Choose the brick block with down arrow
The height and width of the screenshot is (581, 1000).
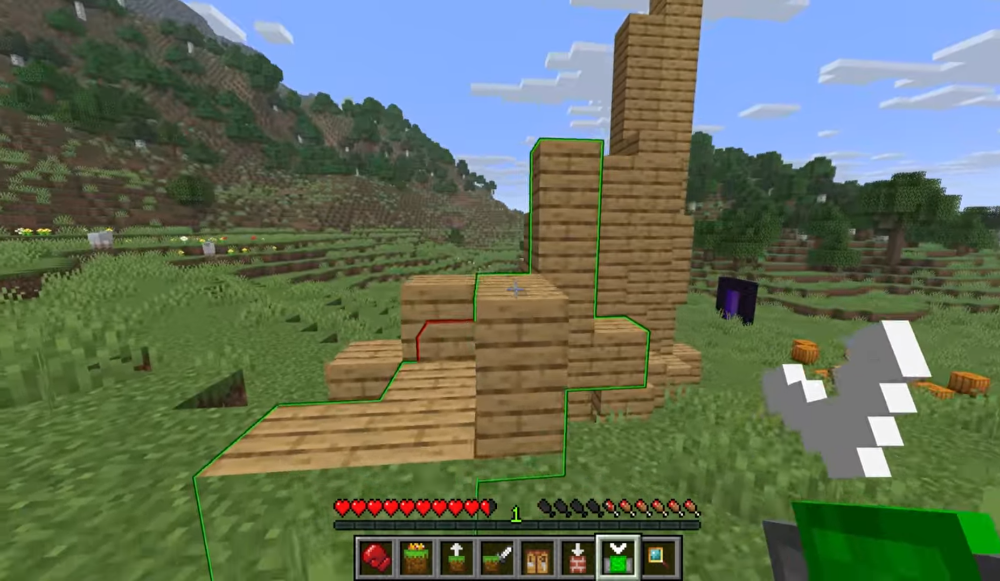click(576, 556)
